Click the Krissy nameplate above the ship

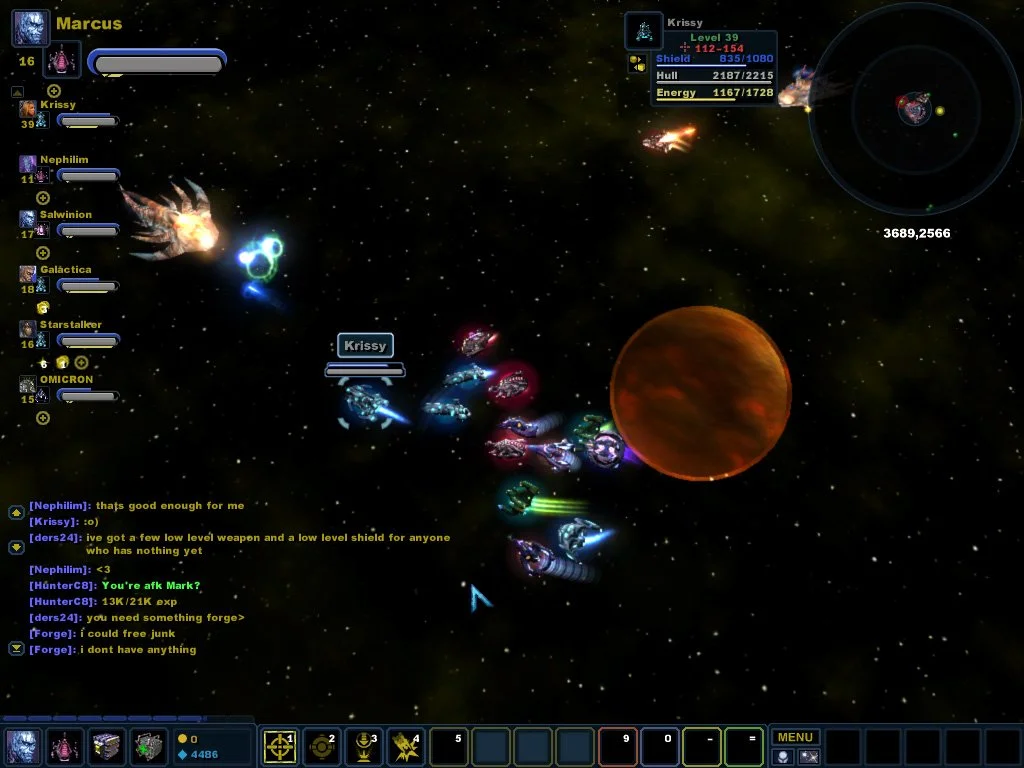coord(365,346)
